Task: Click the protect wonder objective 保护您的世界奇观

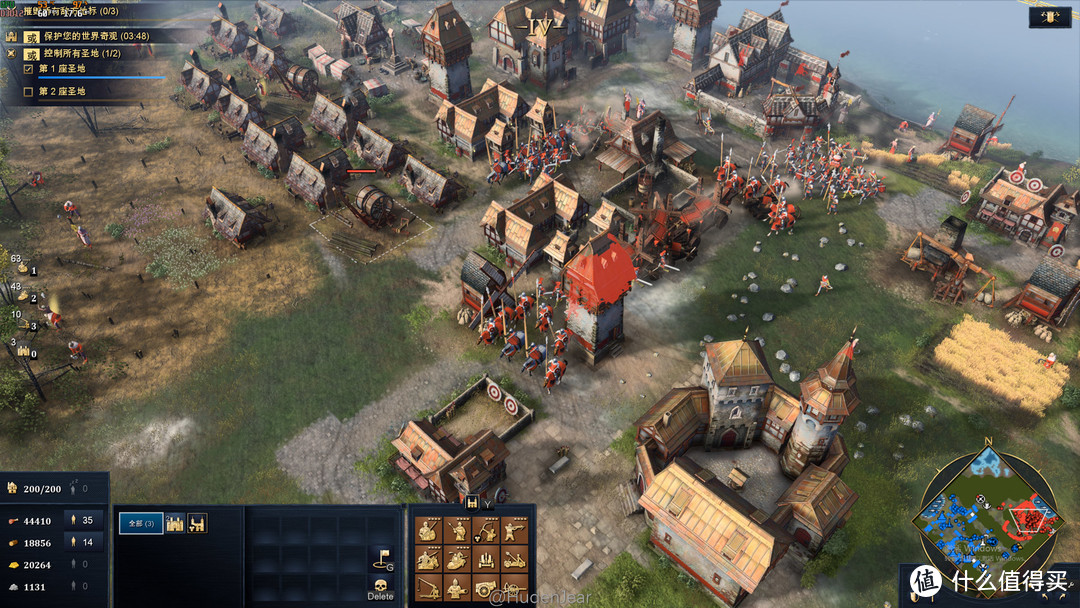Action: (x=95, y=36)
